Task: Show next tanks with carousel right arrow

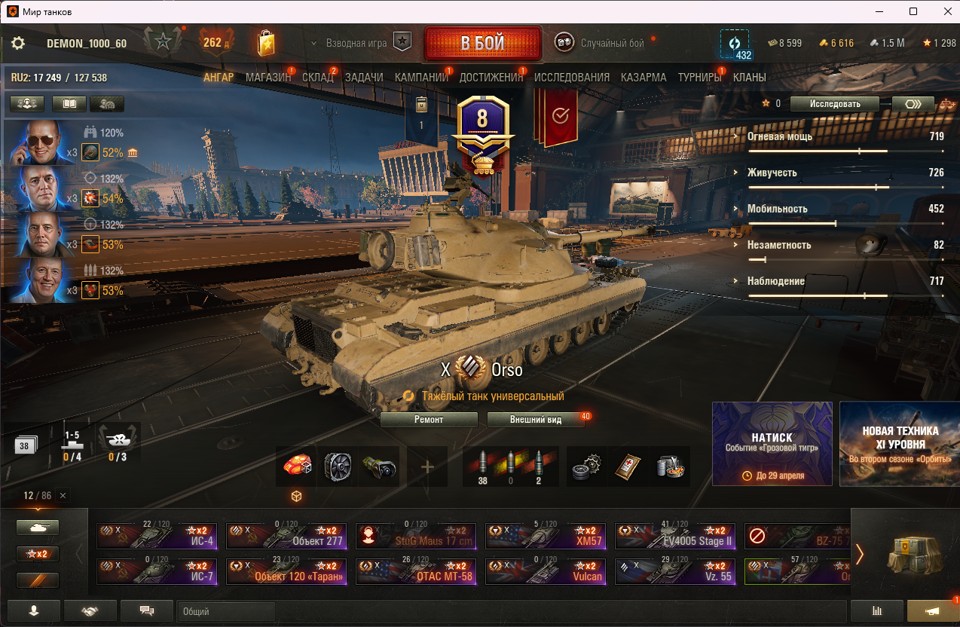Action: pyautogui.click(x=858, y=553)
